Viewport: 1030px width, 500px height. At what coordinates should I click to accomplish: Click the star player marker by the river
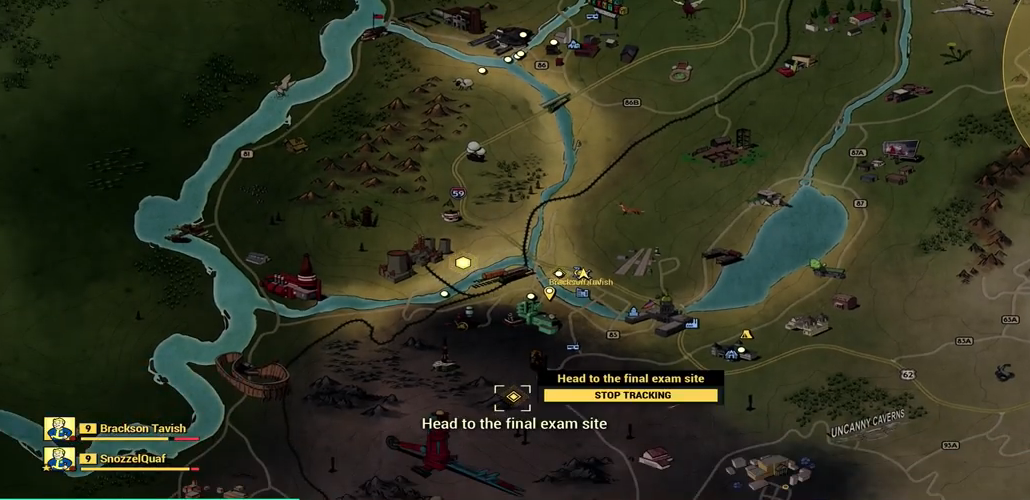(582, 273)
